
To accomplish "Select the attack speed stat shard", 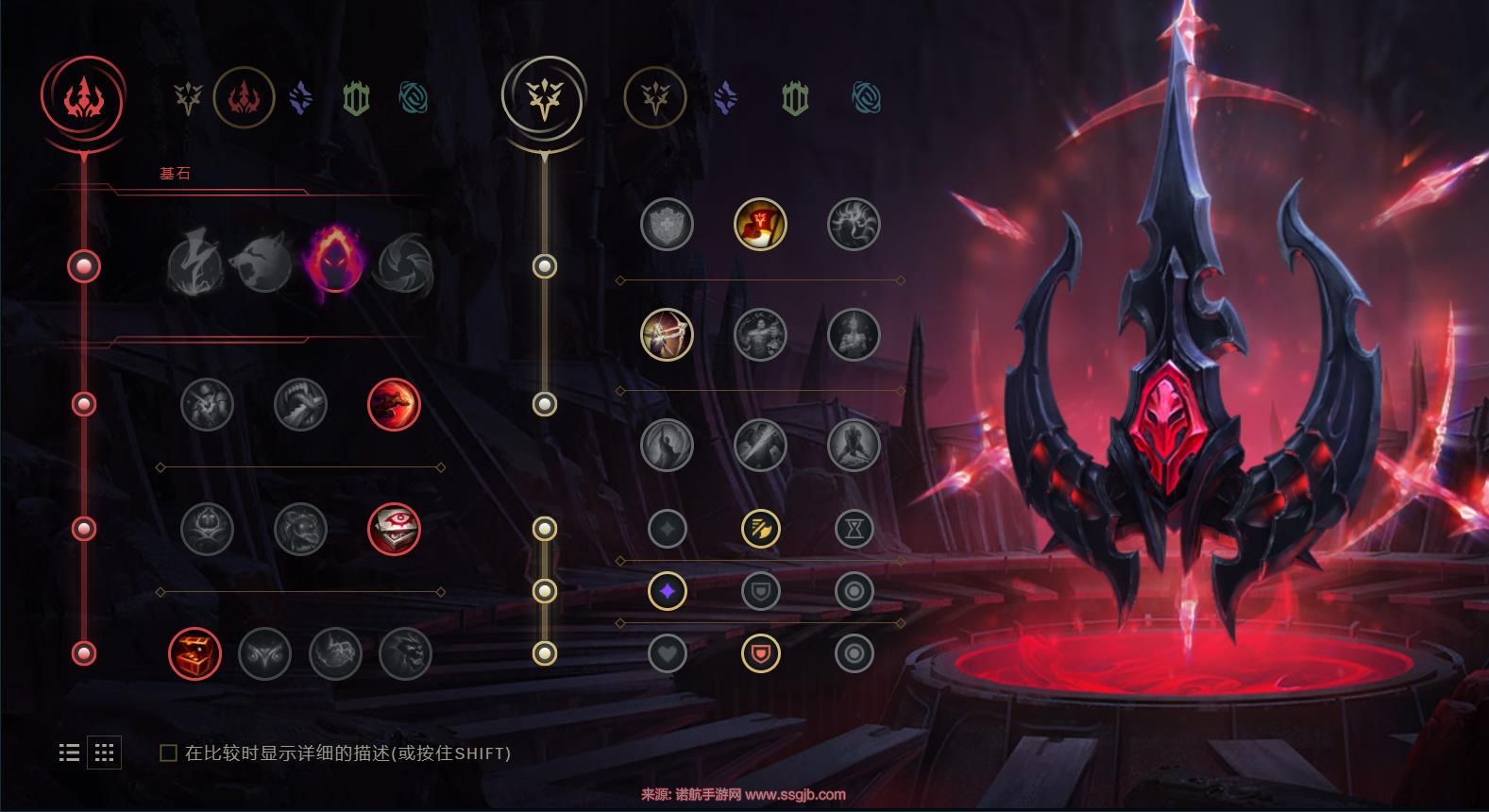I will point(760,529).
